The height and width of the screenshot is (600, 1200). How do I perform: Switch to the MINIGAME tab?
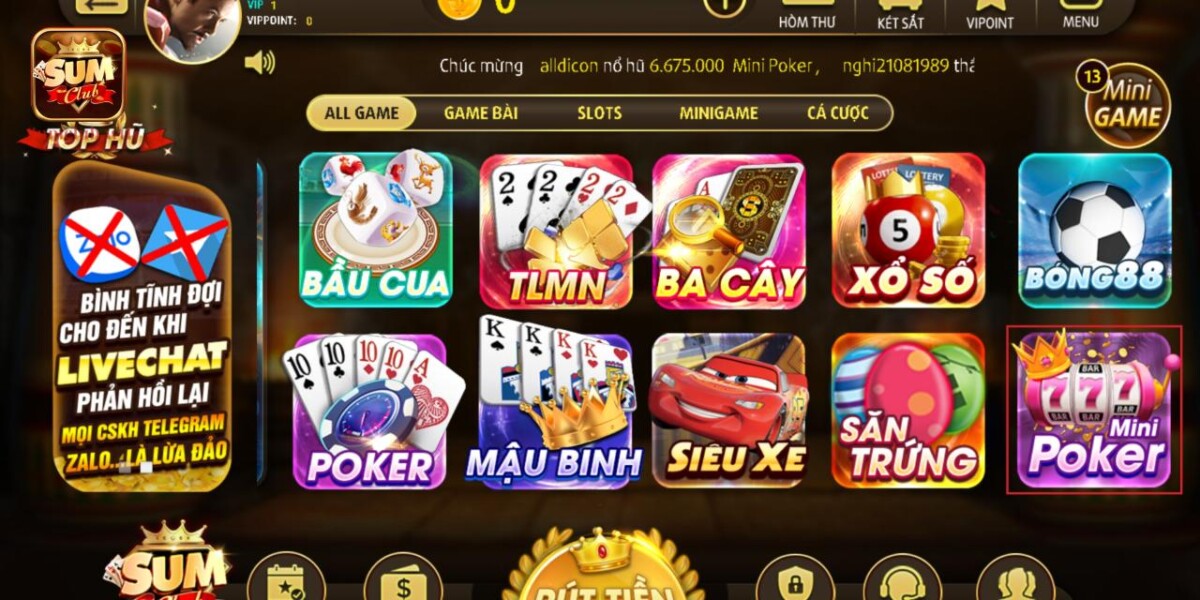click(718, 113)
